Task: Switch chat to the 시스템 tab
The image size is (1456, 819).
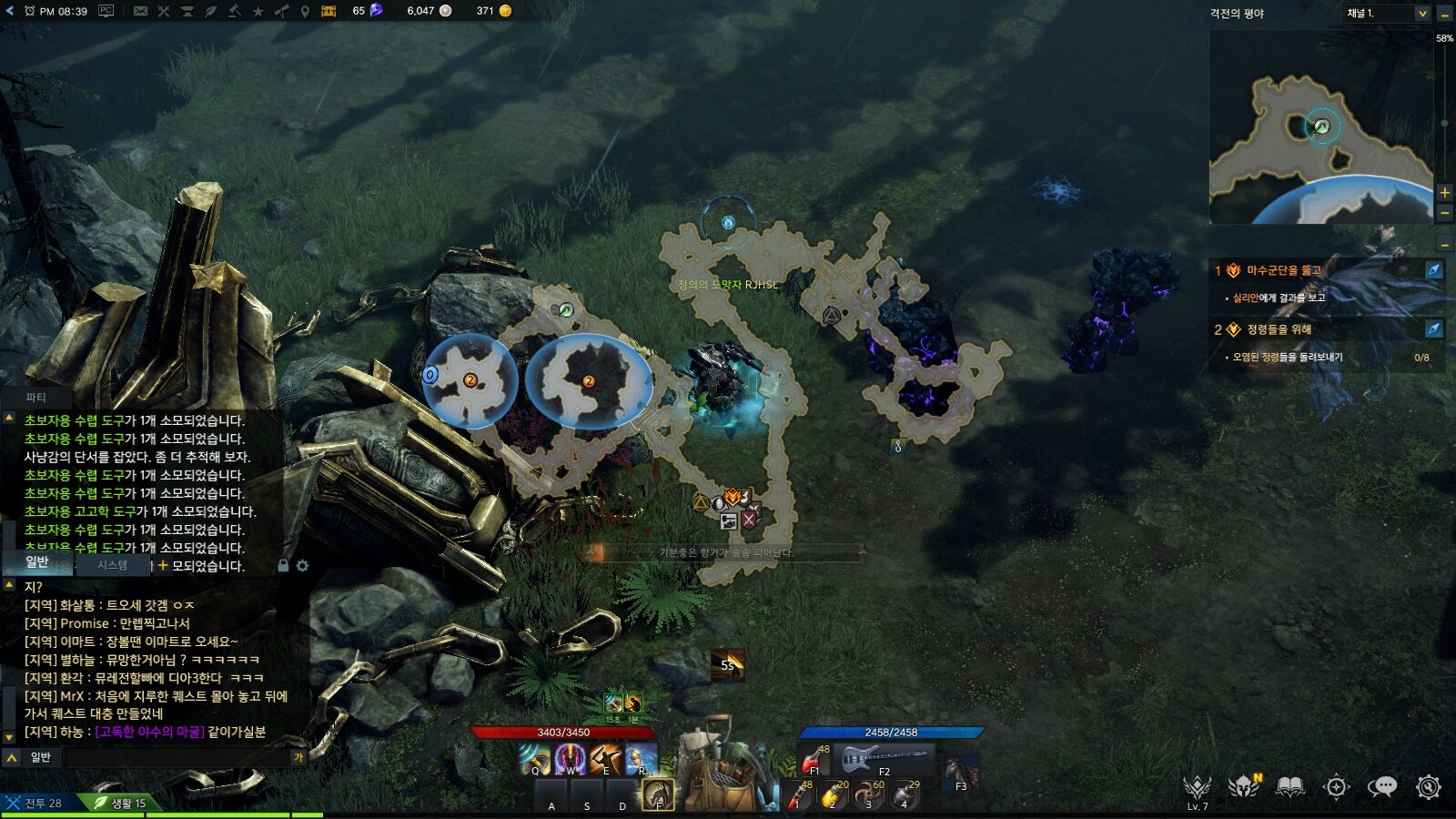Action: (113, 565)
